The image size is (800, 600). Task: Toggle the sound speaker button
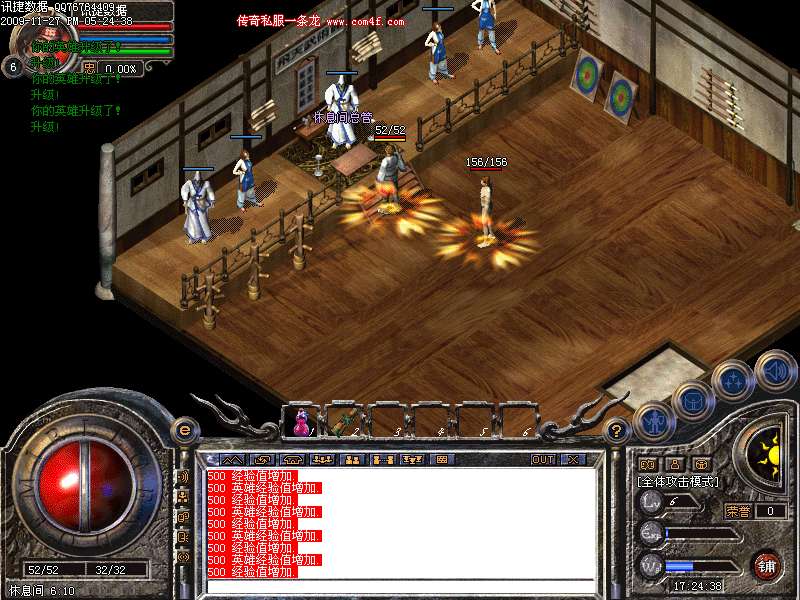(x=775, y=368)
